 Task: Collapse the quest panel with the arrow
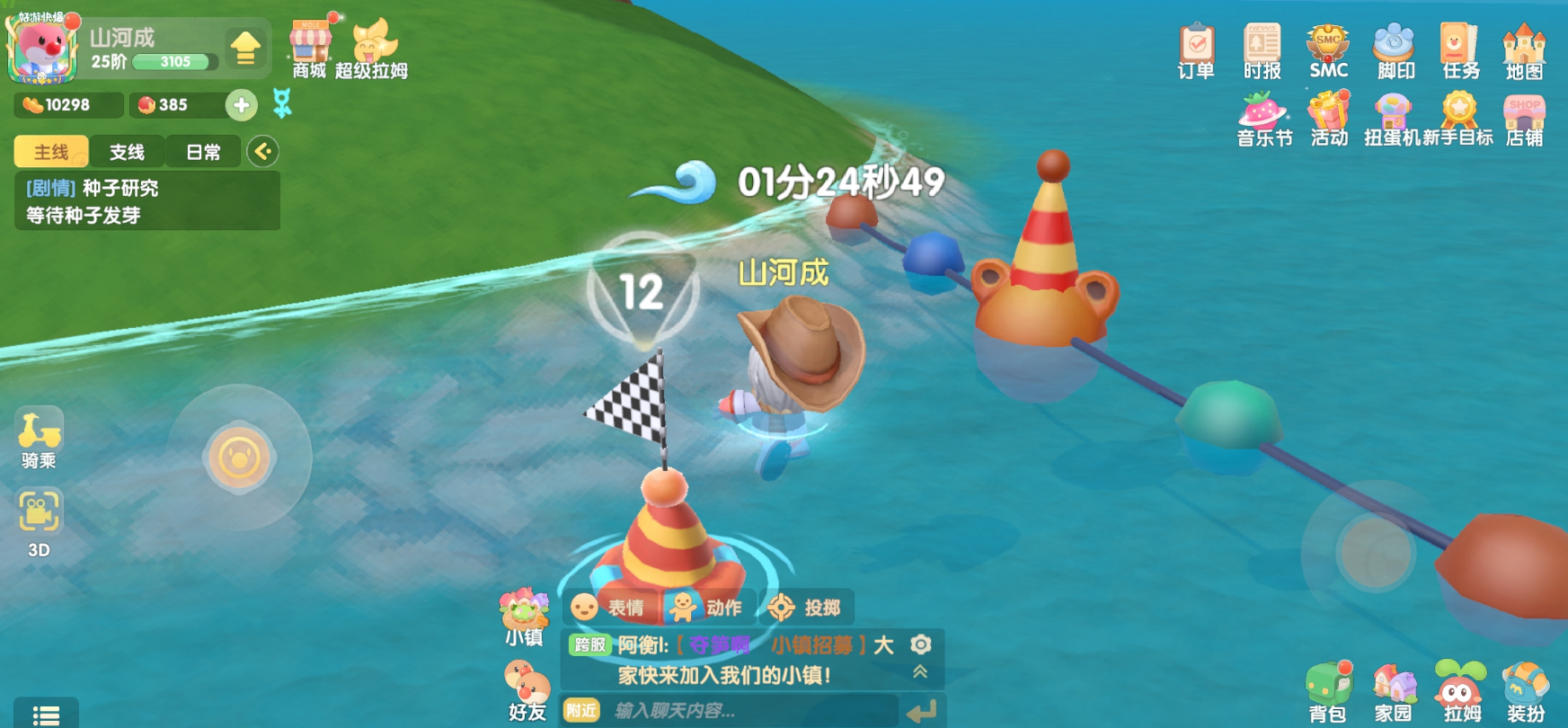262,152
